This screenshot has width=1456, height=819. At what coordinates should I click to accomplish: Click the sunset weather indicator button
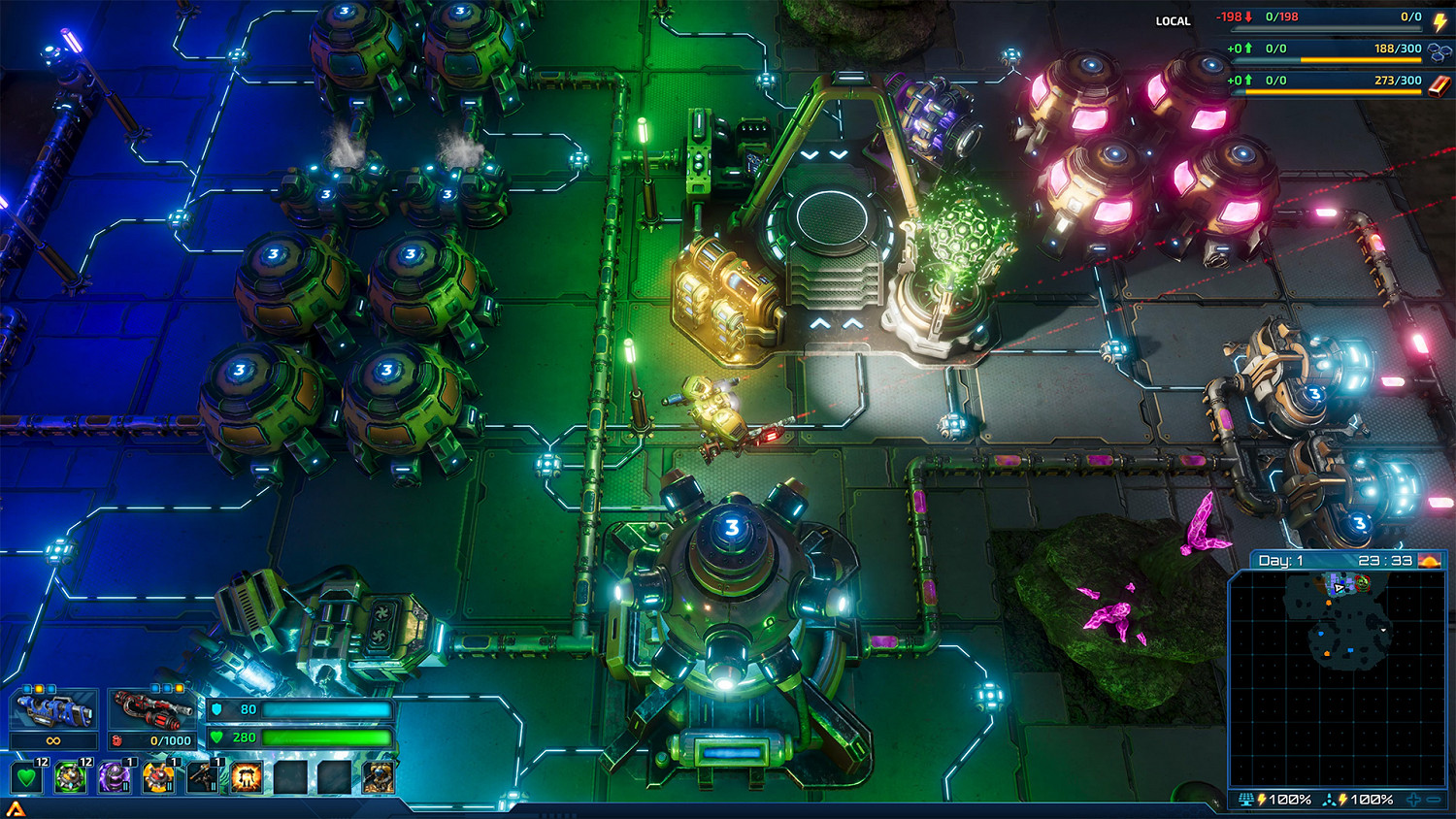pos(1429,562)
